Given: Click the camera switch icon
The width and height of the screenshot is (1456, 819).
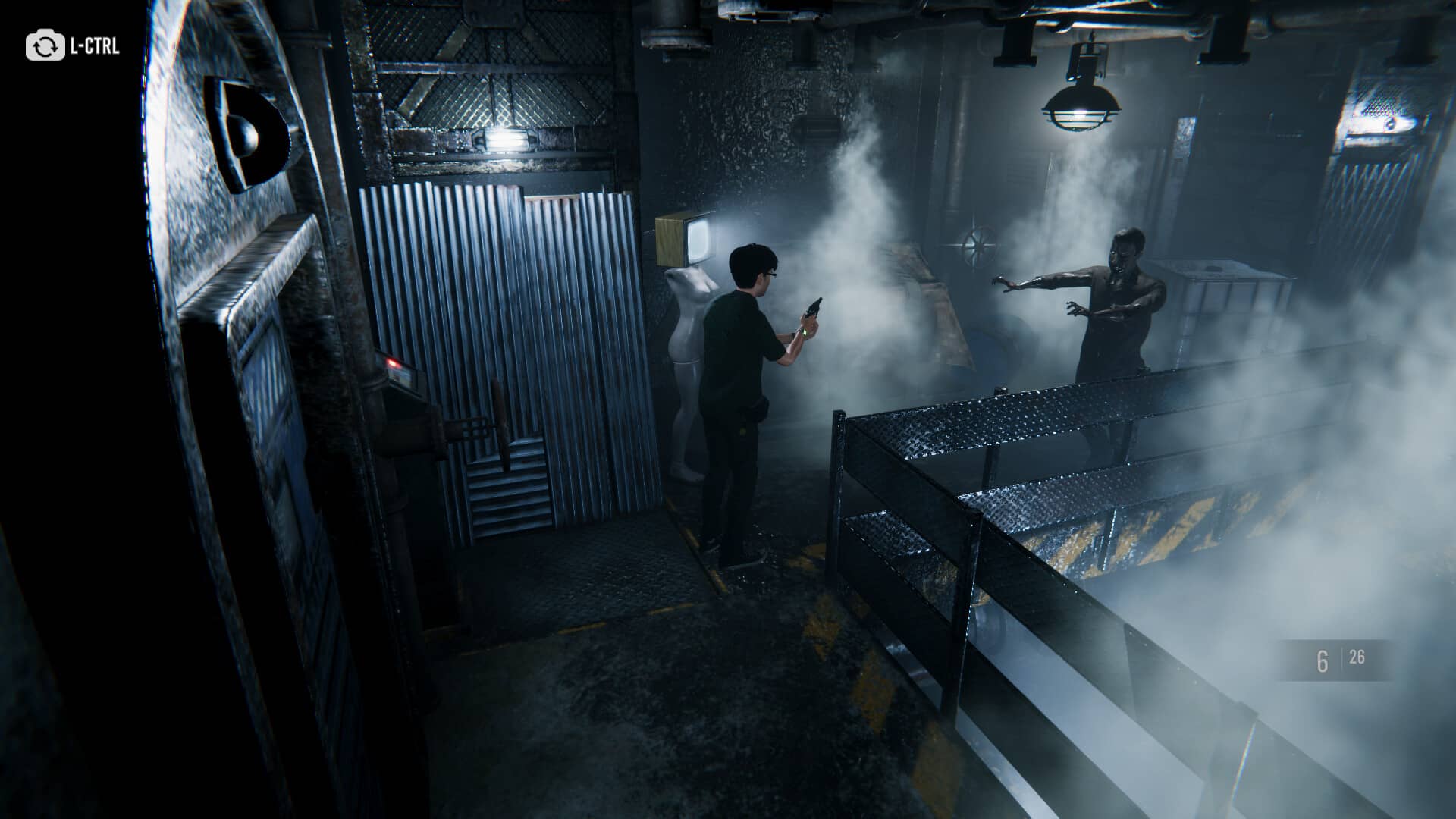Looking at the screenshot, I should point(45,46).
